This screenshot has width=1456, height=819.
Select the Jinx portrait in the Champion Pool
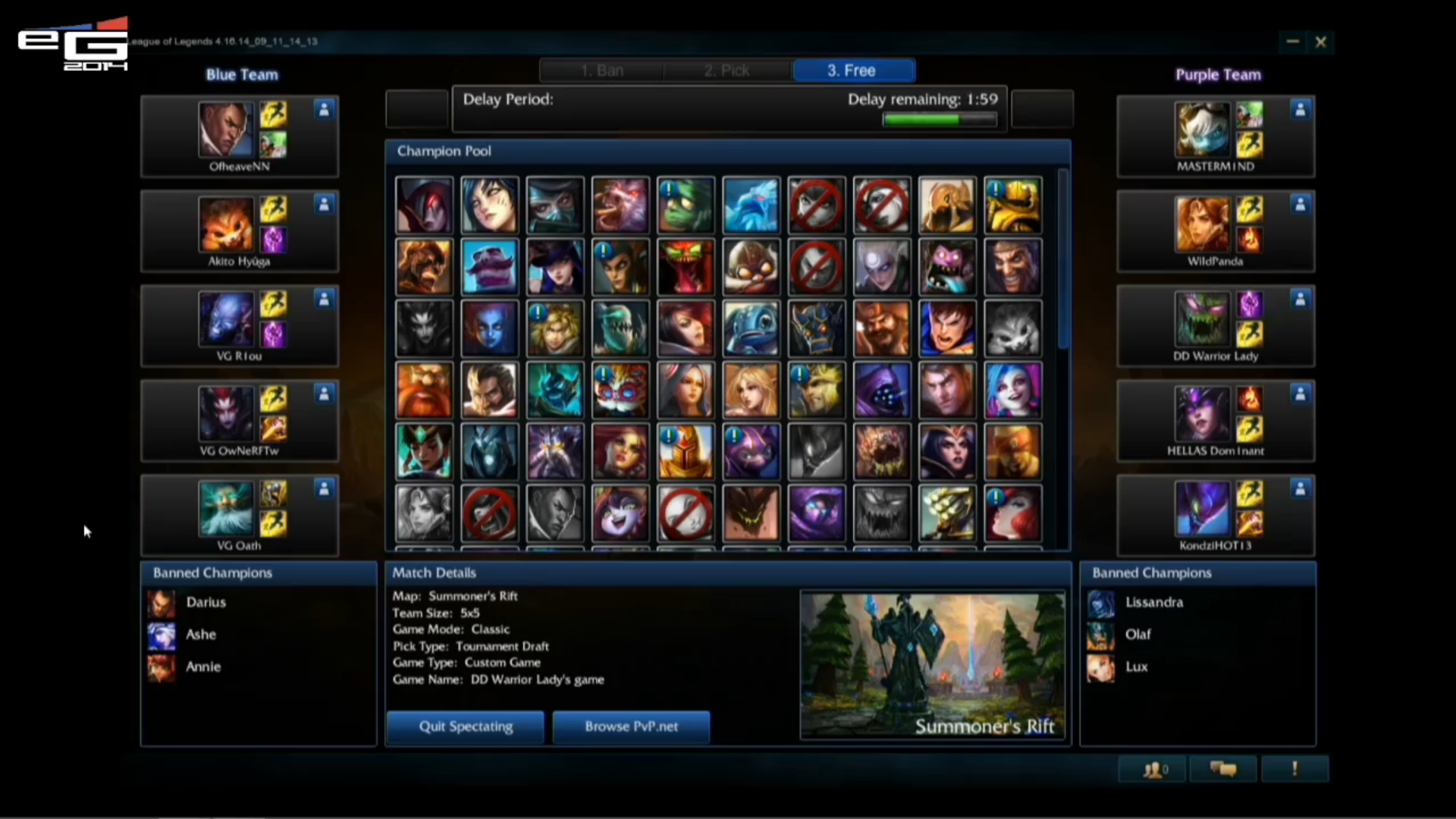(x=1013, y=391)
